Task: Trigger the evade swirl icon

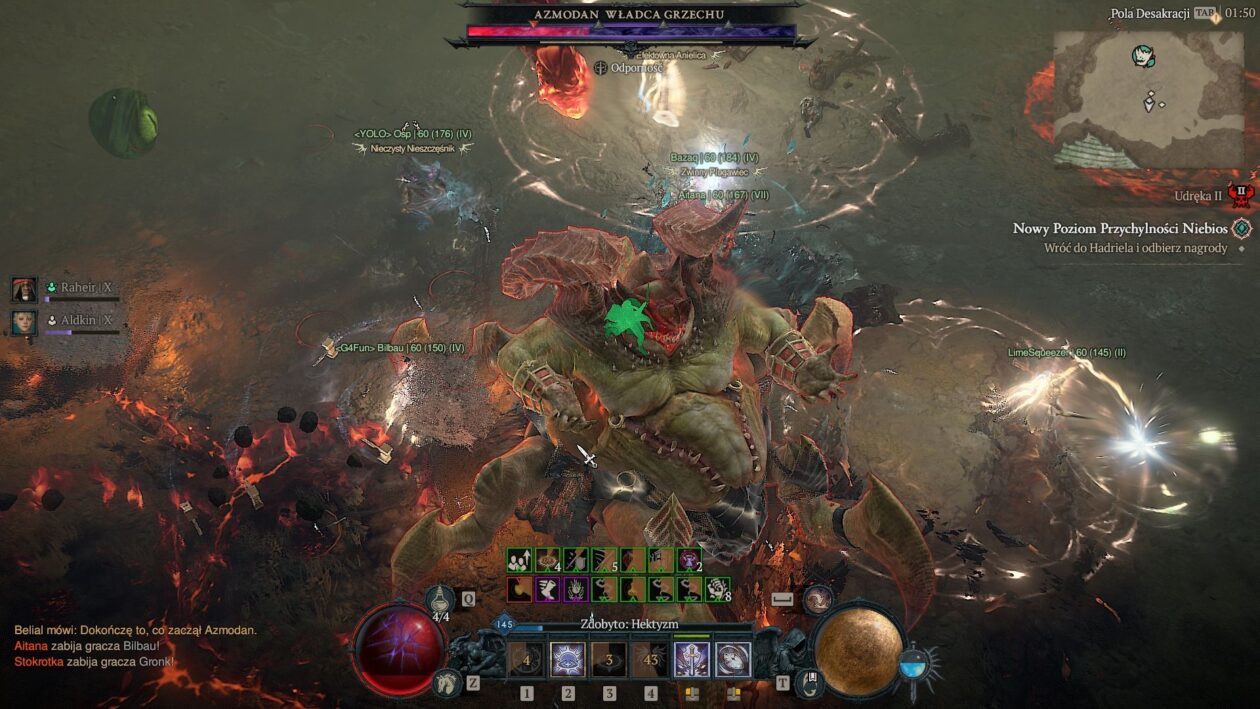Action: point(818,599)
